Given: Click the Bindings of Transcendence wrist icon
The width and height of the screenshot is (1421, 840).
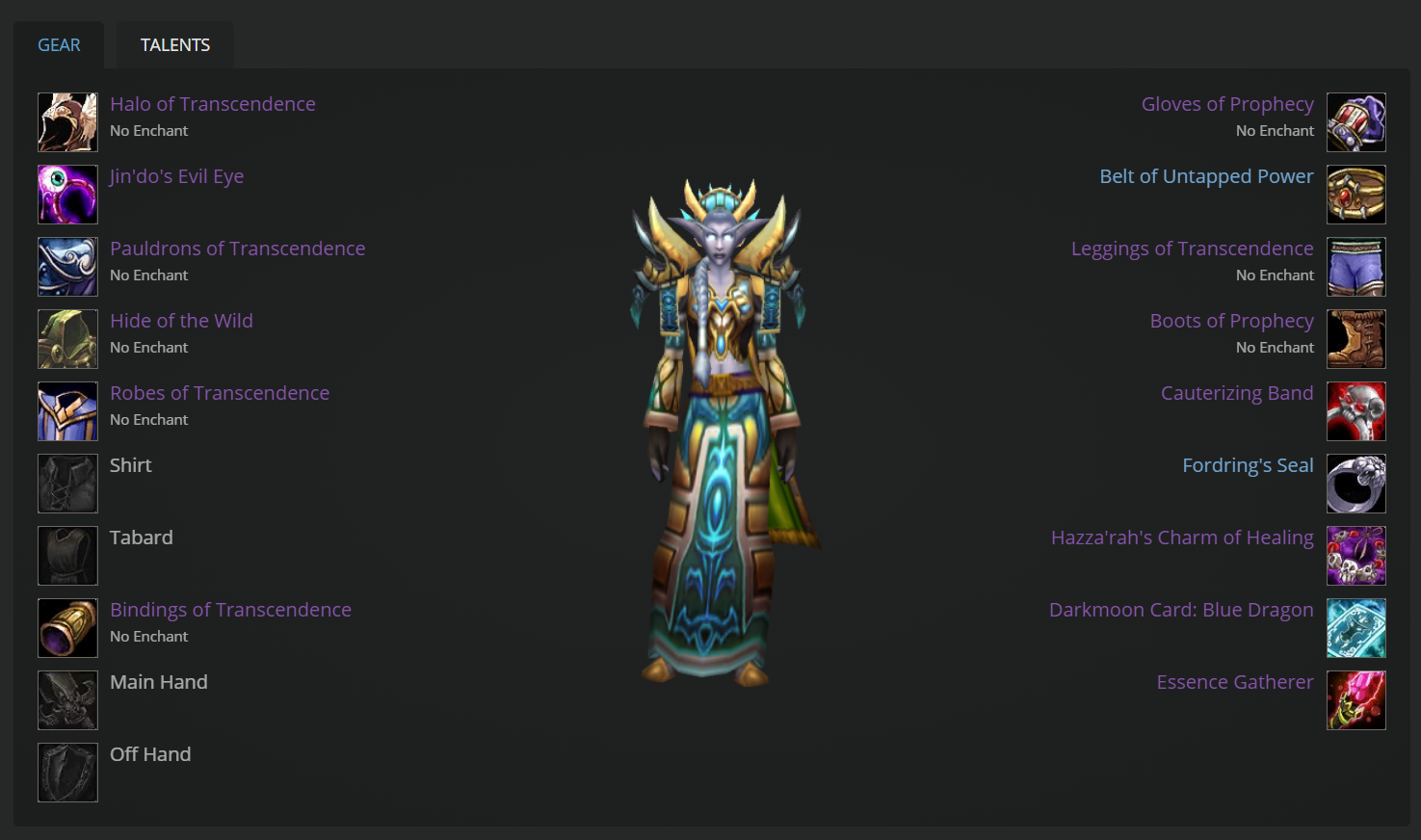Looking at the screenshot, I should 66,627.
